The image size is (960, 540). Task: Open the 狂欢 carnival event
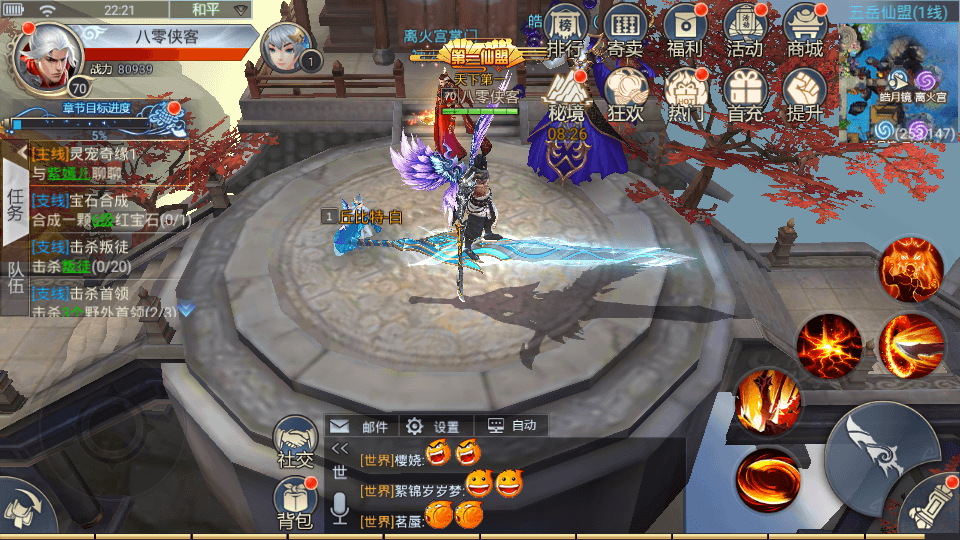click(x=627, y=96)
